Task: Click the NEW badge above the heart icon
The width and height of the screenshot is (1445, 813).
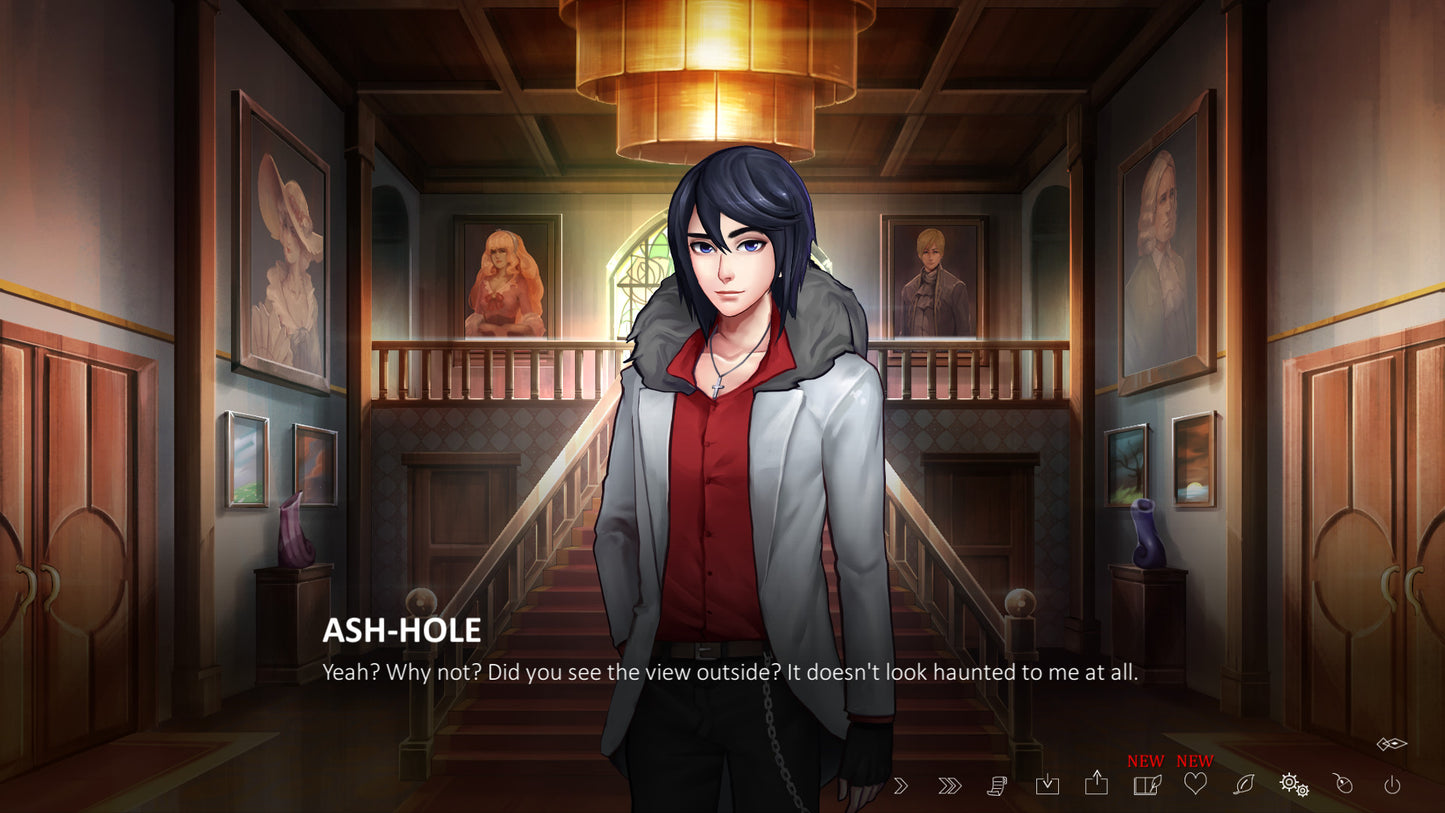Action: [x=1194, y=760]
